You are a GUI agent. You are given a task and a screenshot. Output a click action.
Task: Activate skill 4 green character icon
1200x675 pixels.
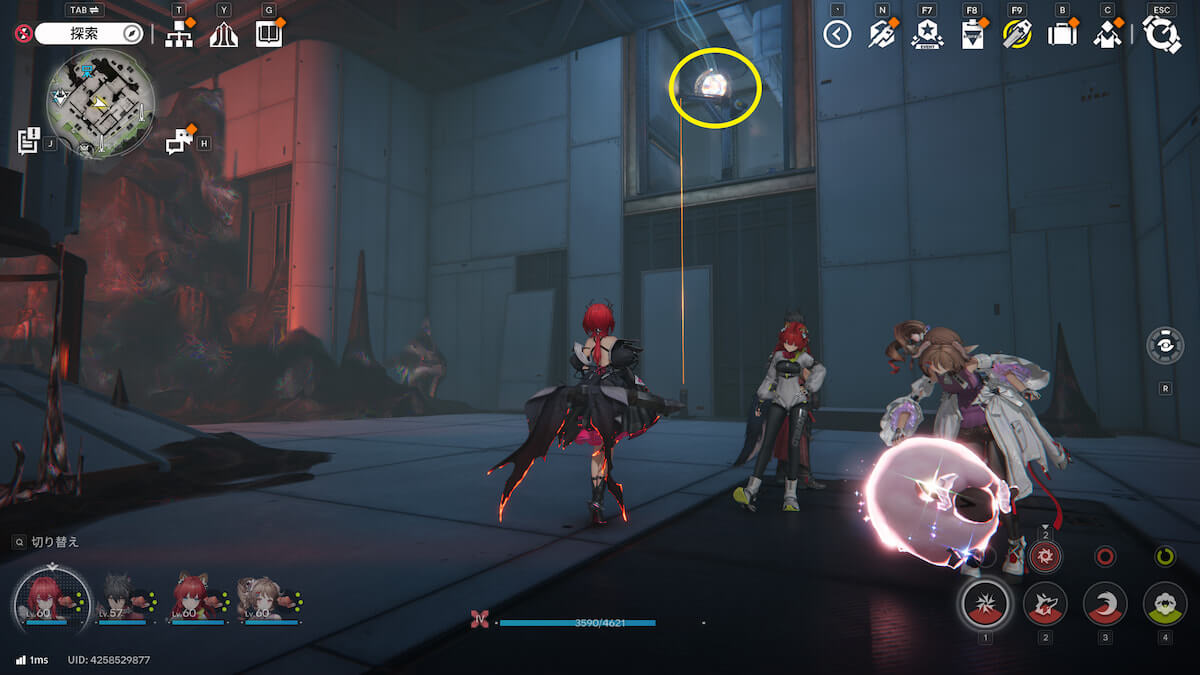pos(1165,603)
